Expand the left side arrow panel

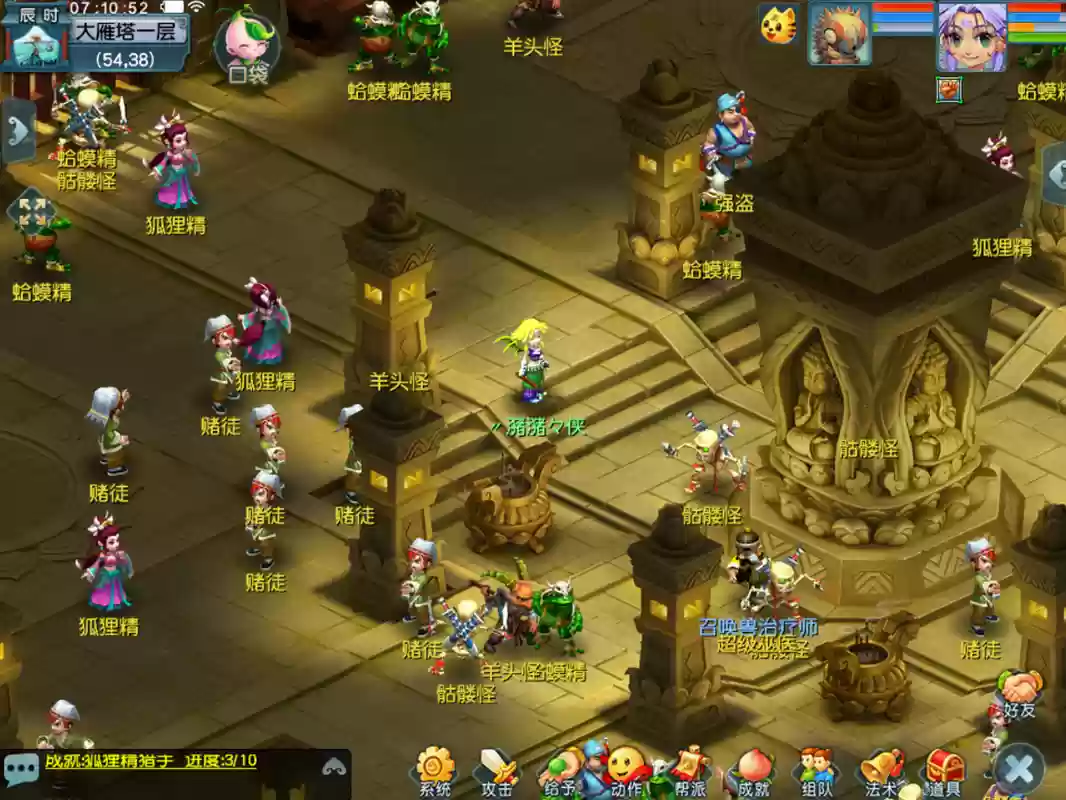(18, 131)
